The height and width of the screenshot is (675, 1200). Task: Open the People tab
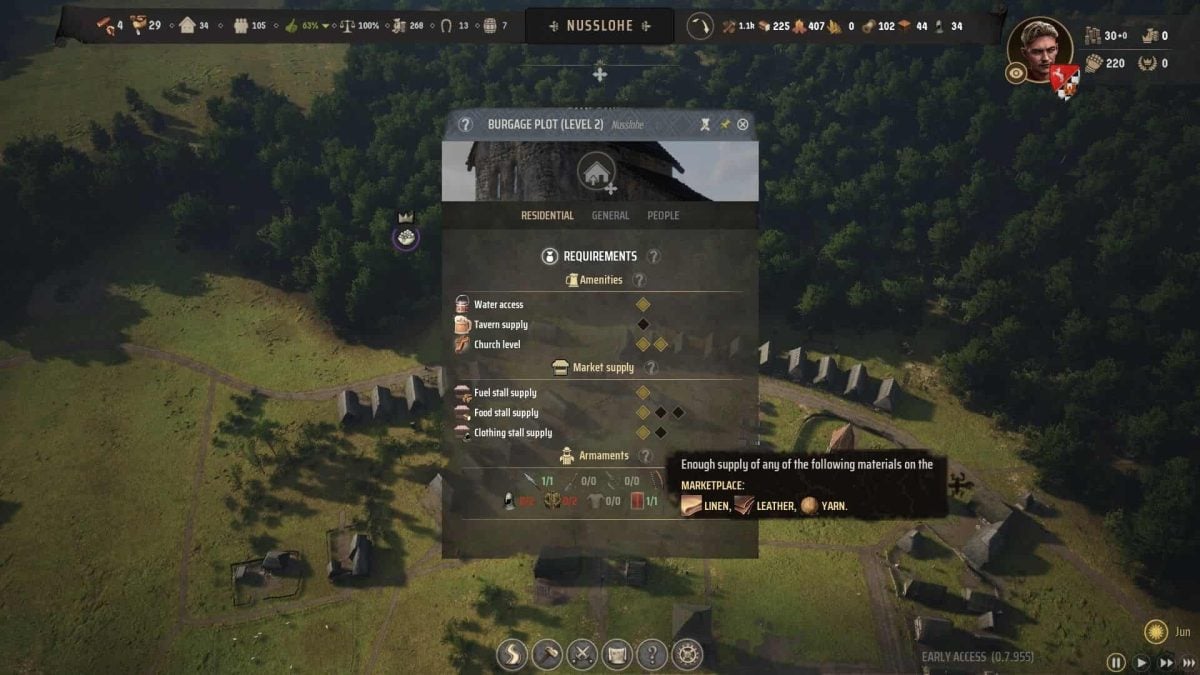click(663, 215)
